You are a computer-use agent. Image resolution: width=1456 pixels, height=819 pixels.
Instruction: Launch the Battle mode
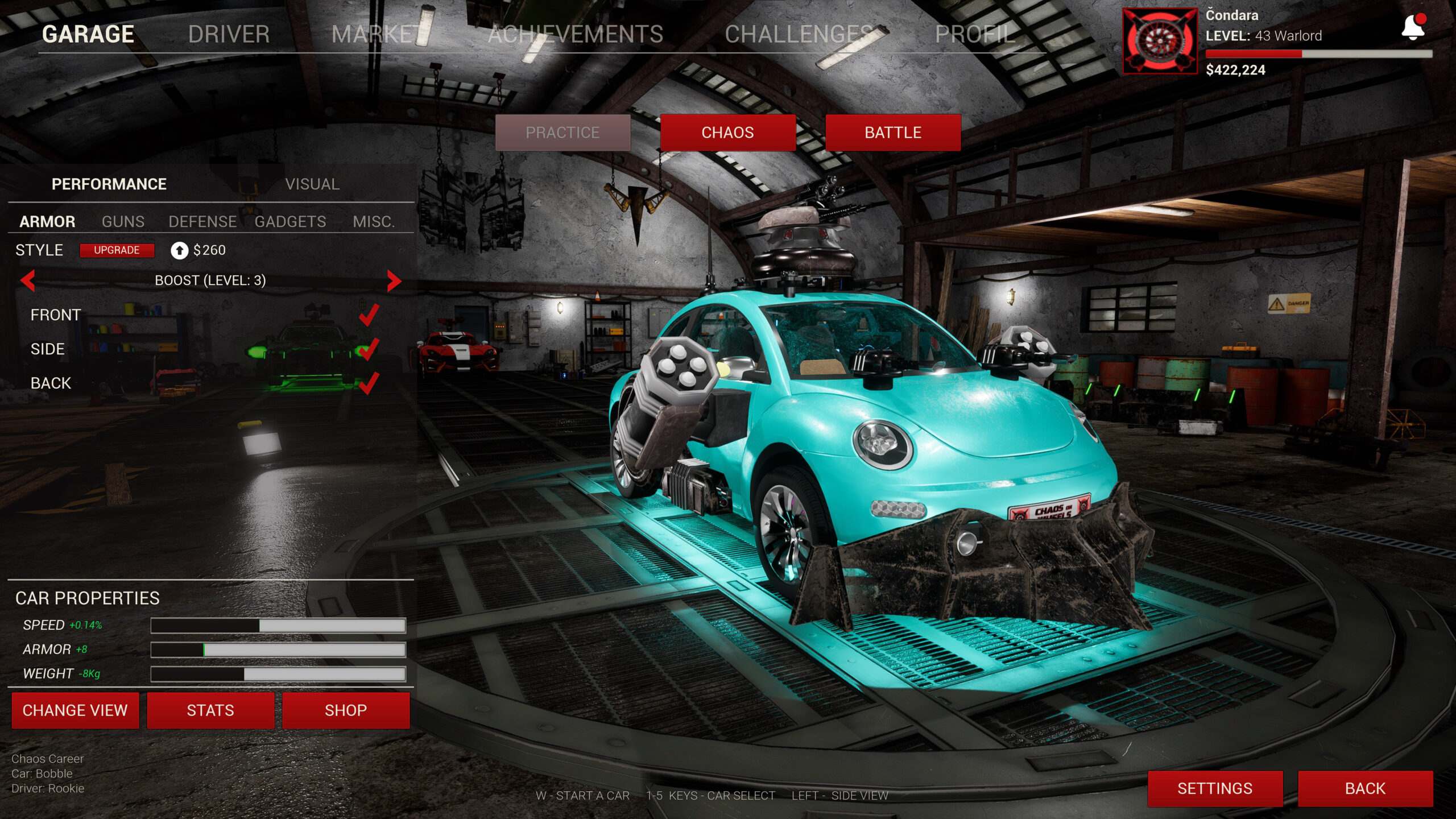coord(892,133)
